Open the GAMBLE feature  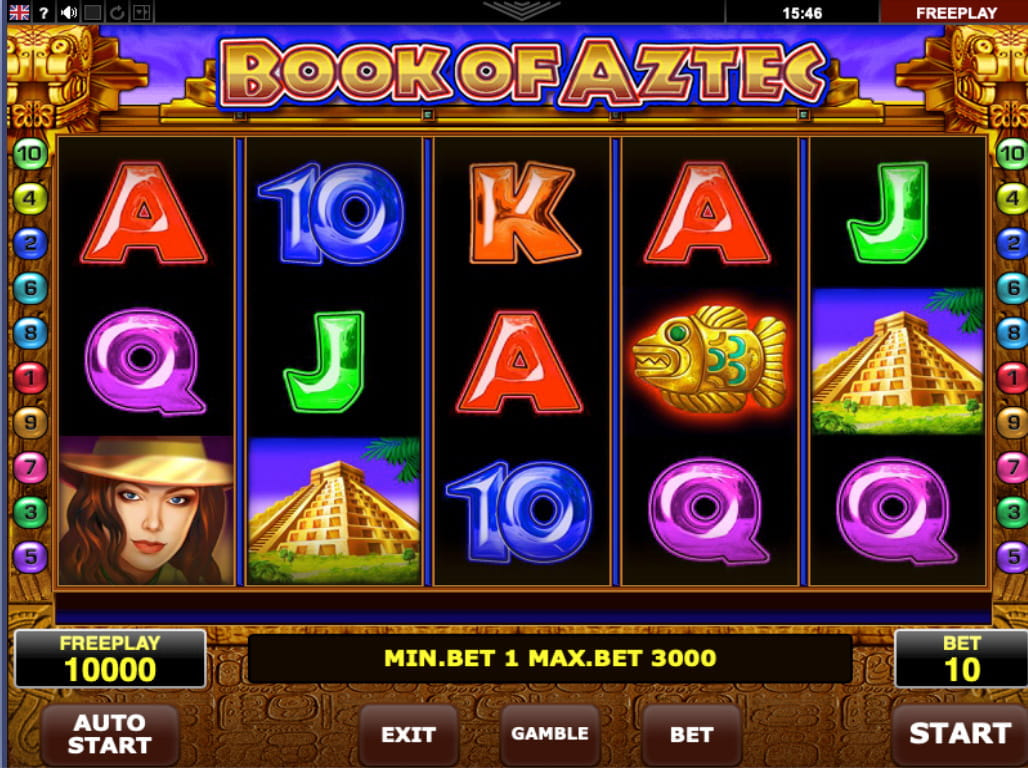pyautogui.click(x=550, y=733)
